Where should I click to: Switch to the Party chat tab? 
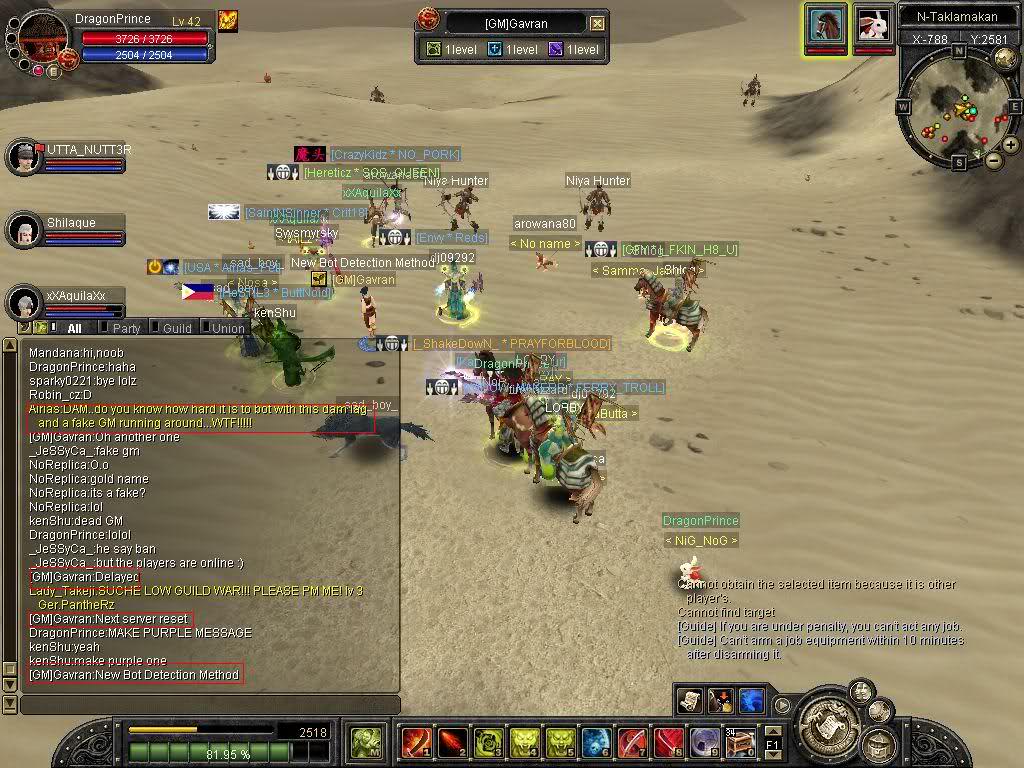click(126, 328)
